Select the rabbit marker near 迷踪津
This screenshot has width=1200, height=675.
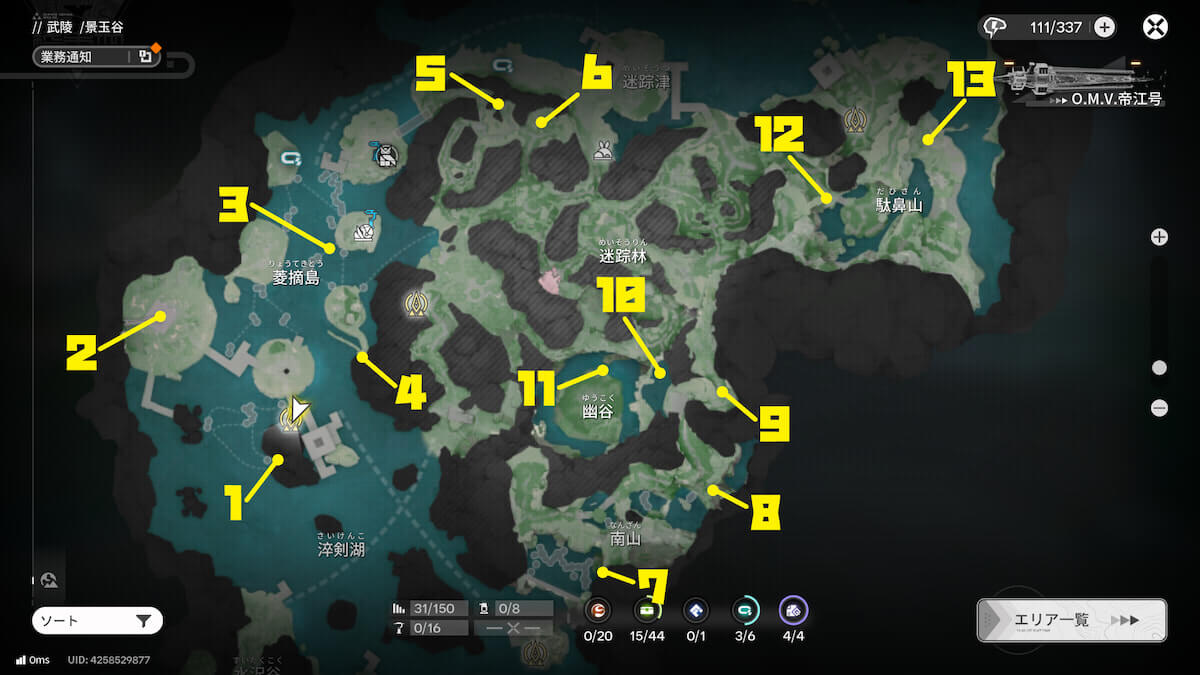[x=603, y=151]
